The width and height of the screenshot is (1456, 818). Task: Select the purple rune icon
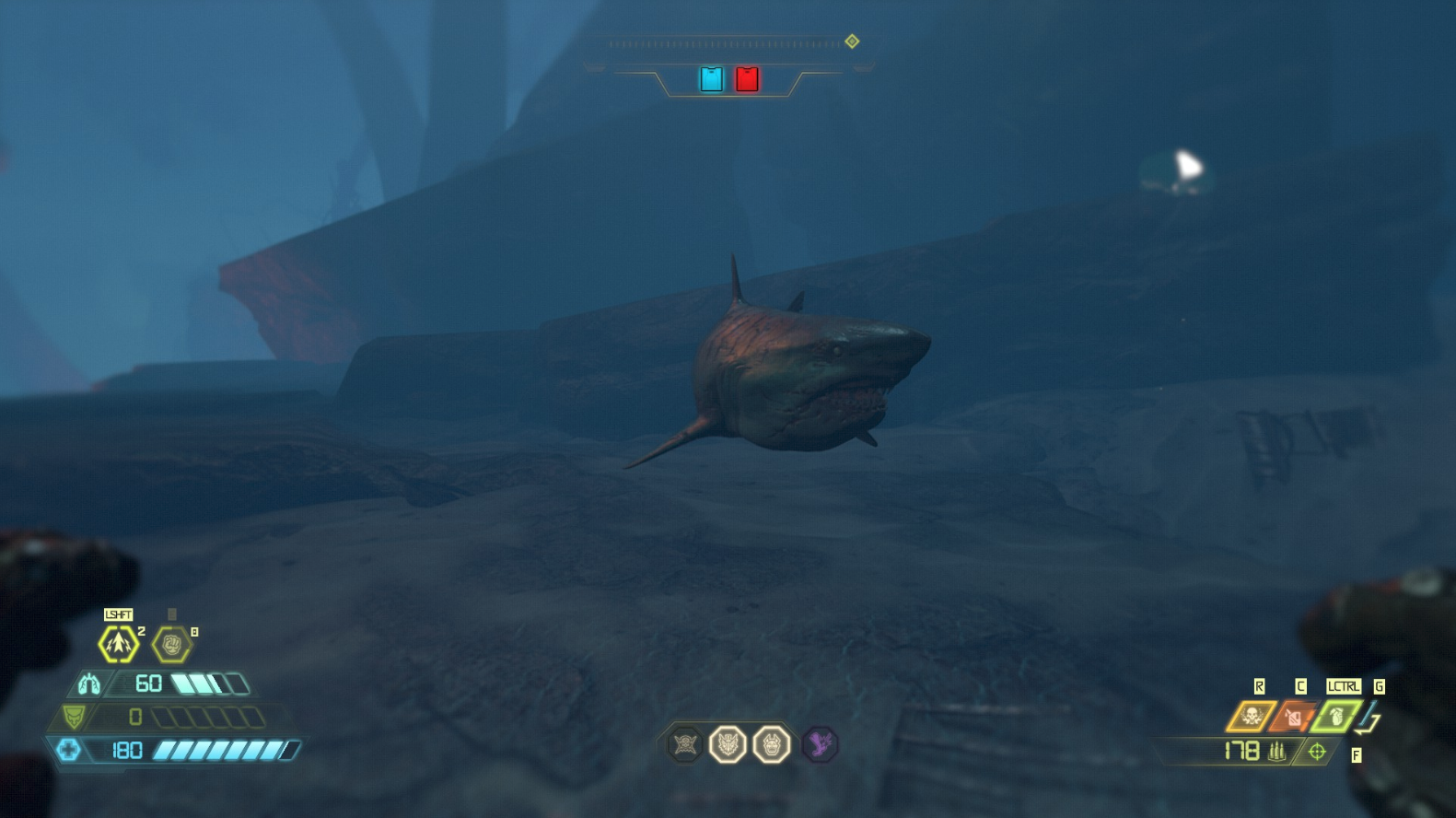(820, 744)
